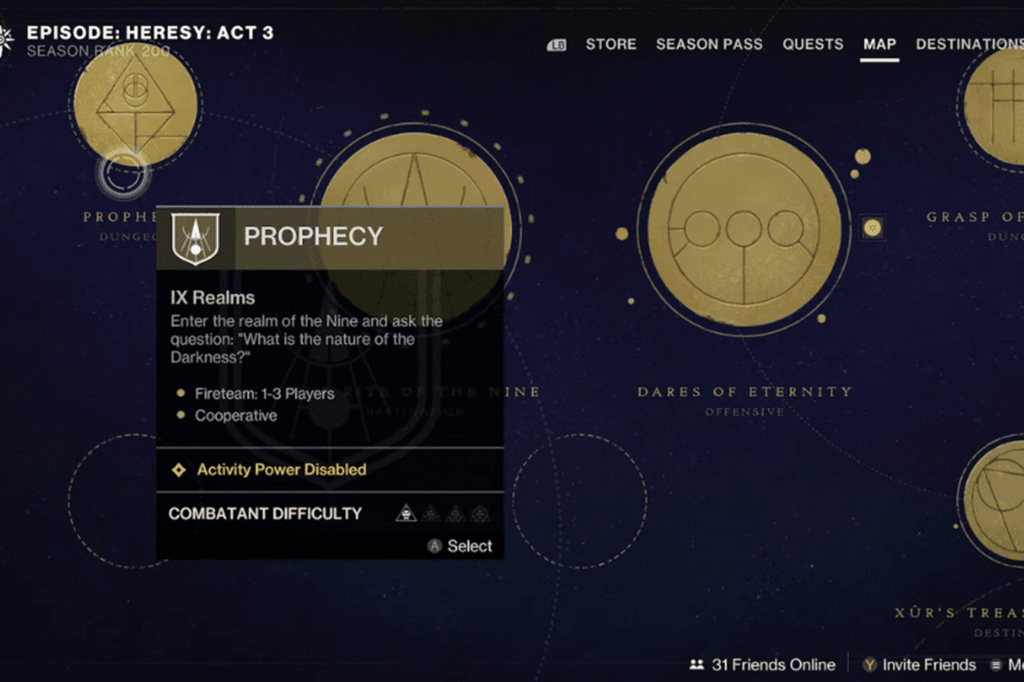Switch to the Destinations tab
The height and width of the screenshot is (682, 1024).
(969, 44)
